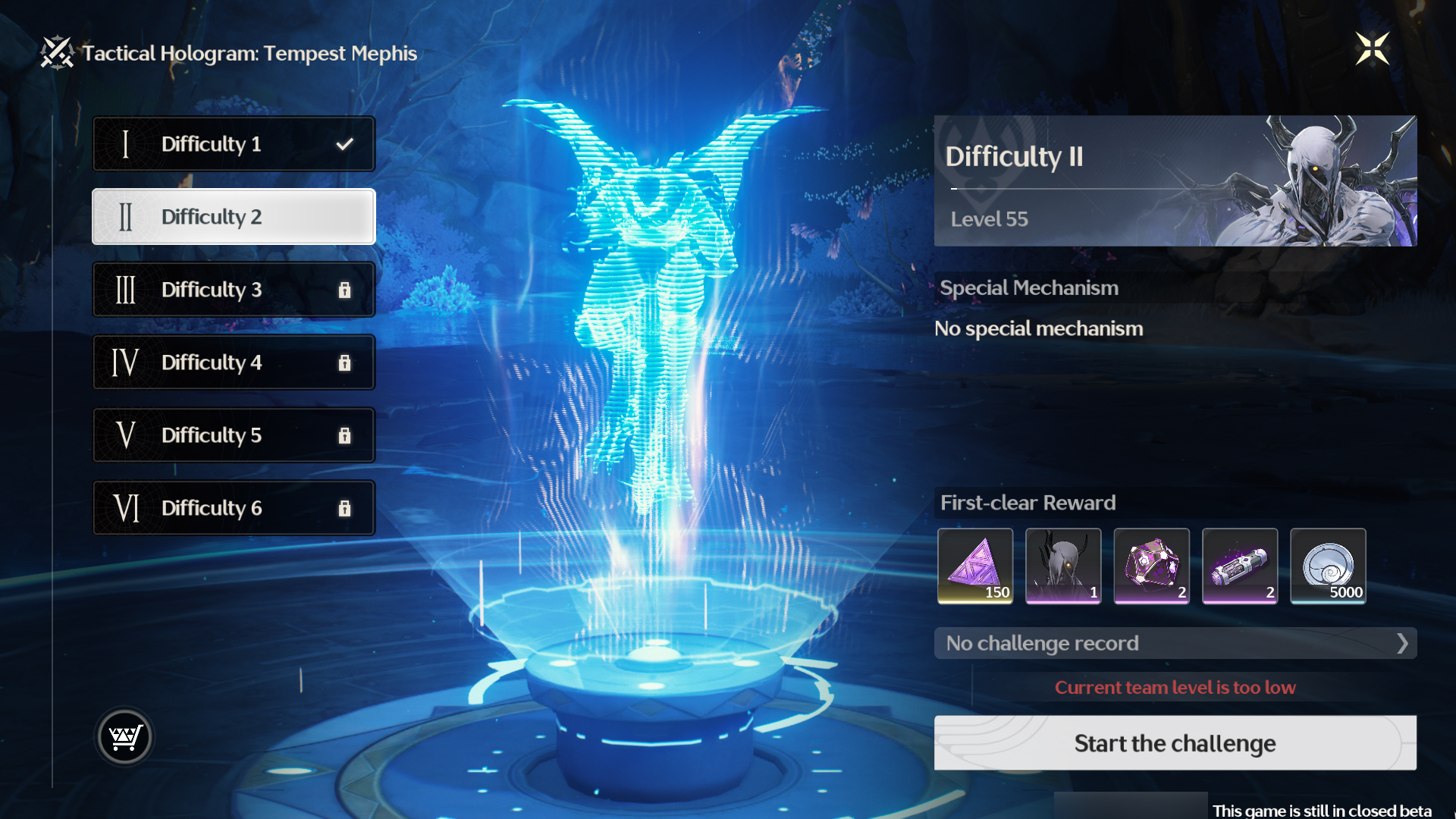
Task: Click the lock icon on Difficulty 4
Action: (347, 362)
